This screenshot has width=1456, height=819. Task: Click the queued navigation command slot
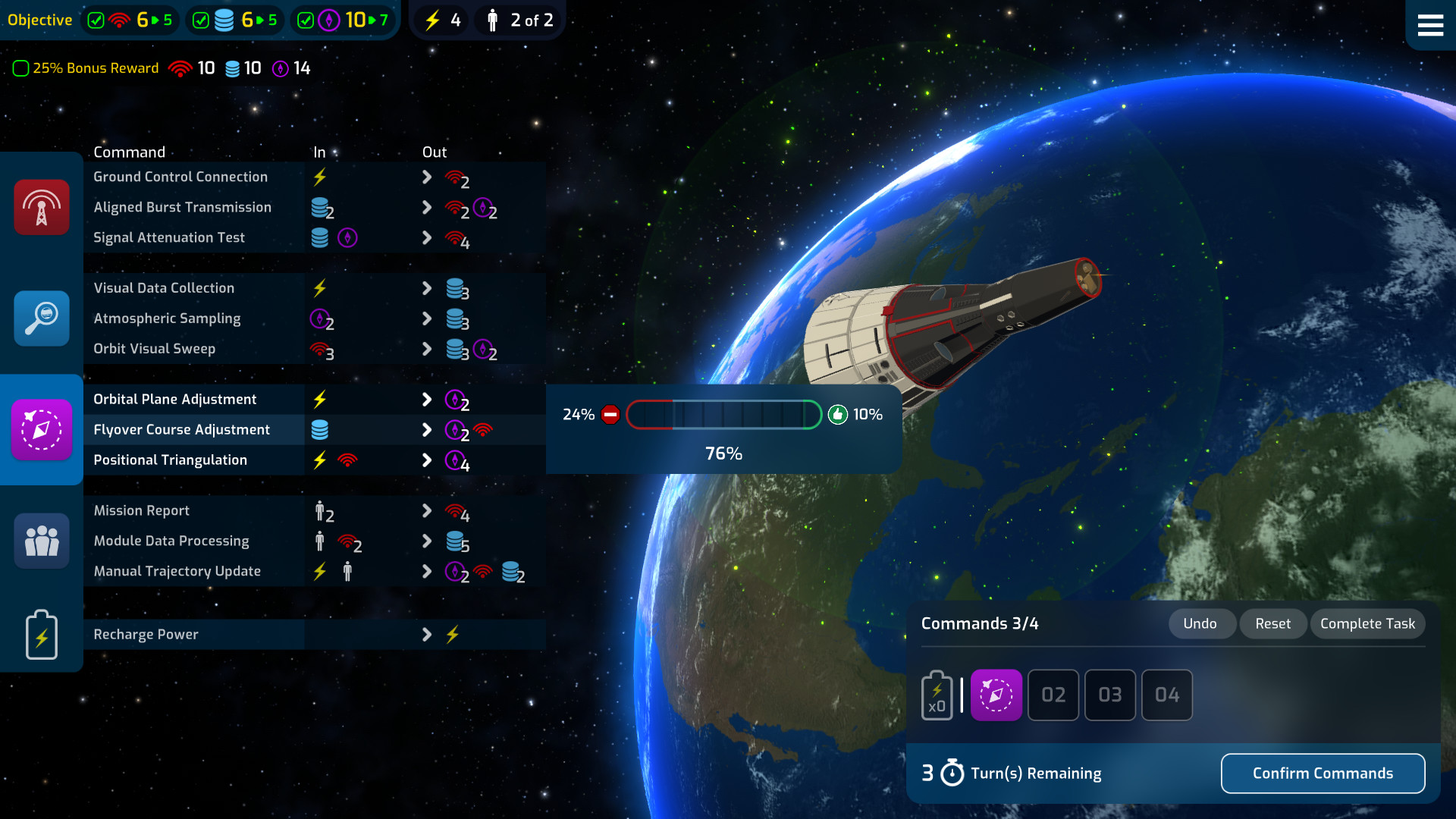996,695
